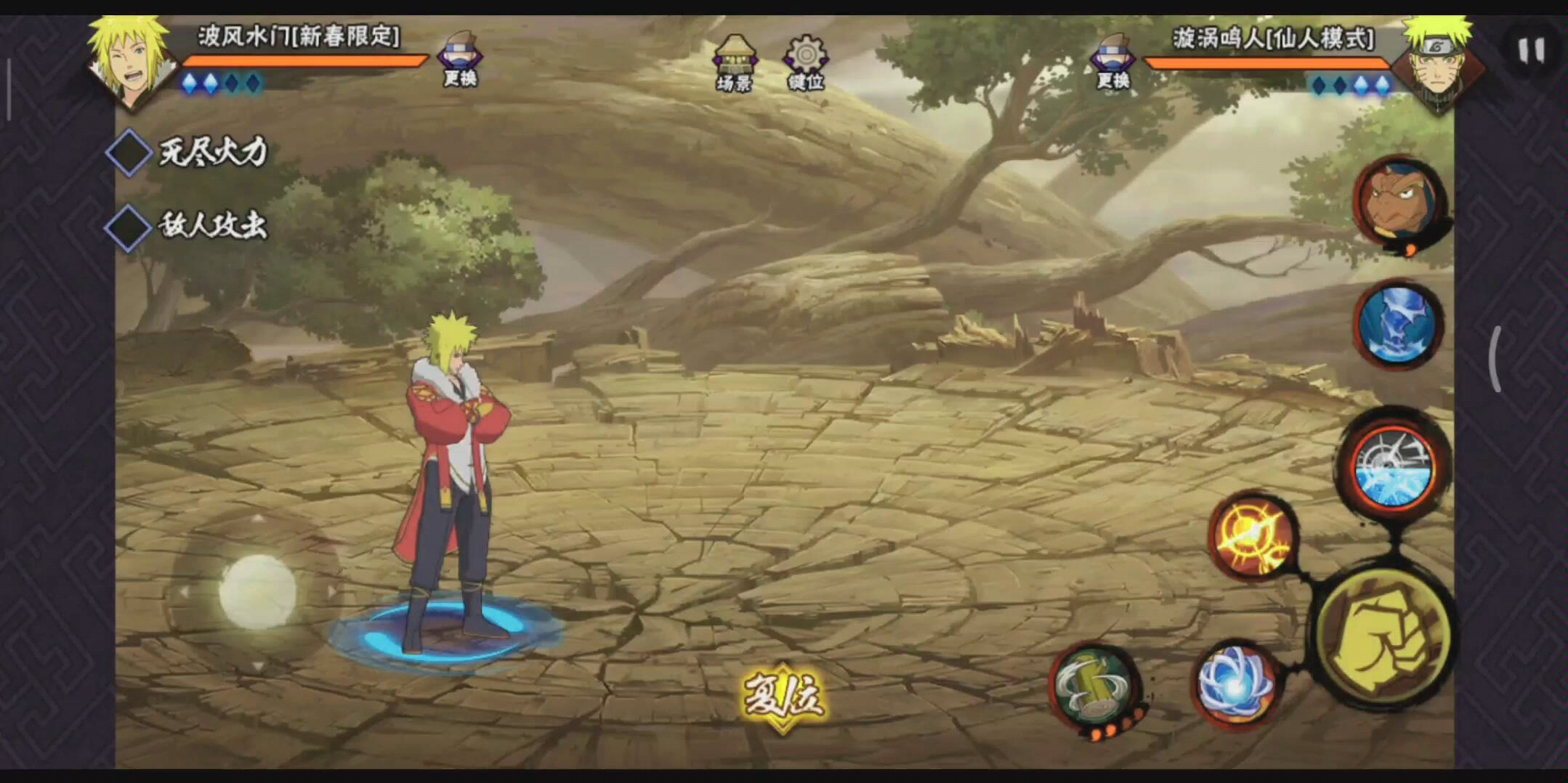The image size is (1568, 783).
Task: Select Minato's portrait in the corner
Action: coord(131,62)
